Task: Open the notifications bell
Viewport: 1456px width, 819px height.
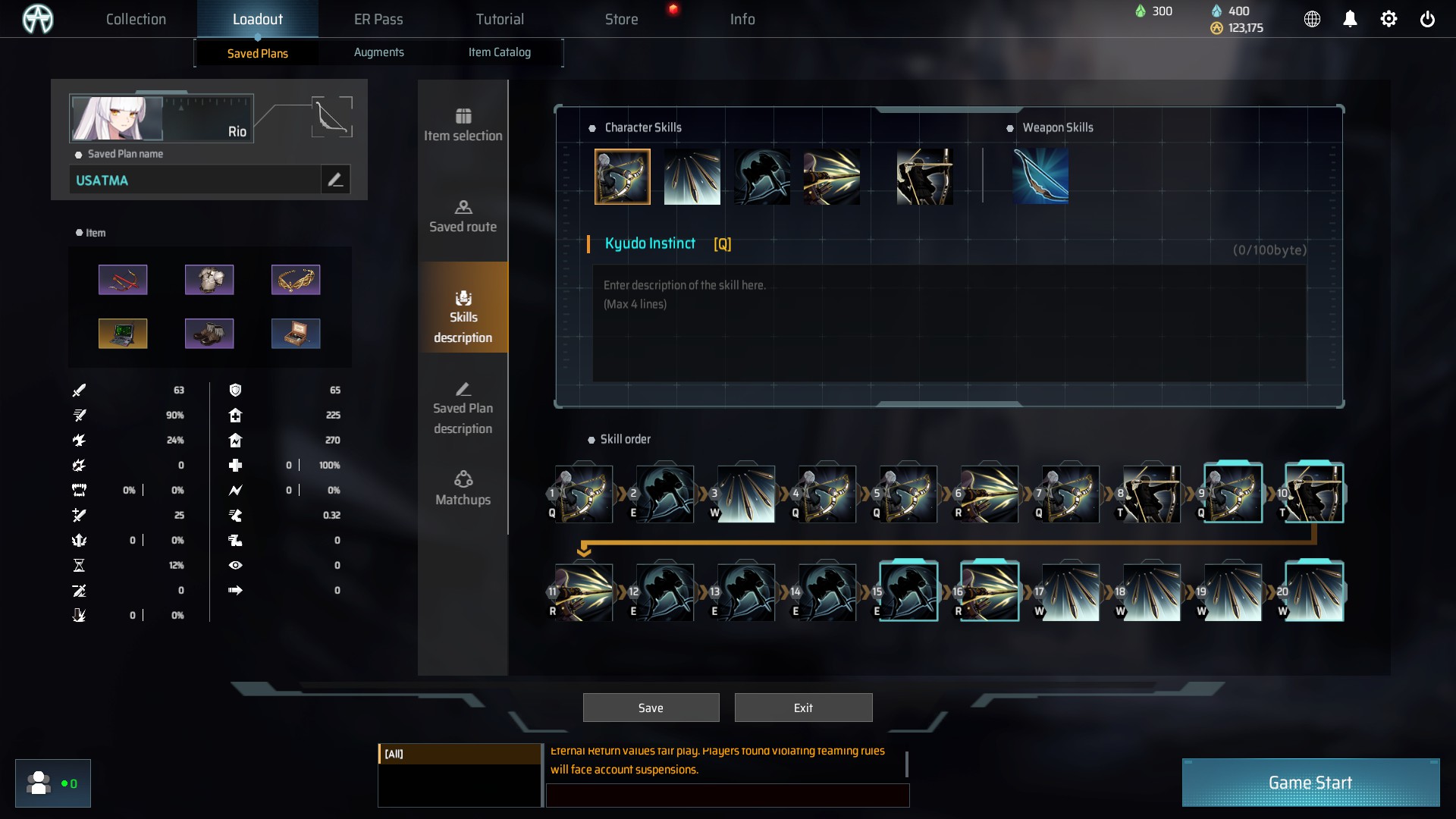Action: 1350,19
